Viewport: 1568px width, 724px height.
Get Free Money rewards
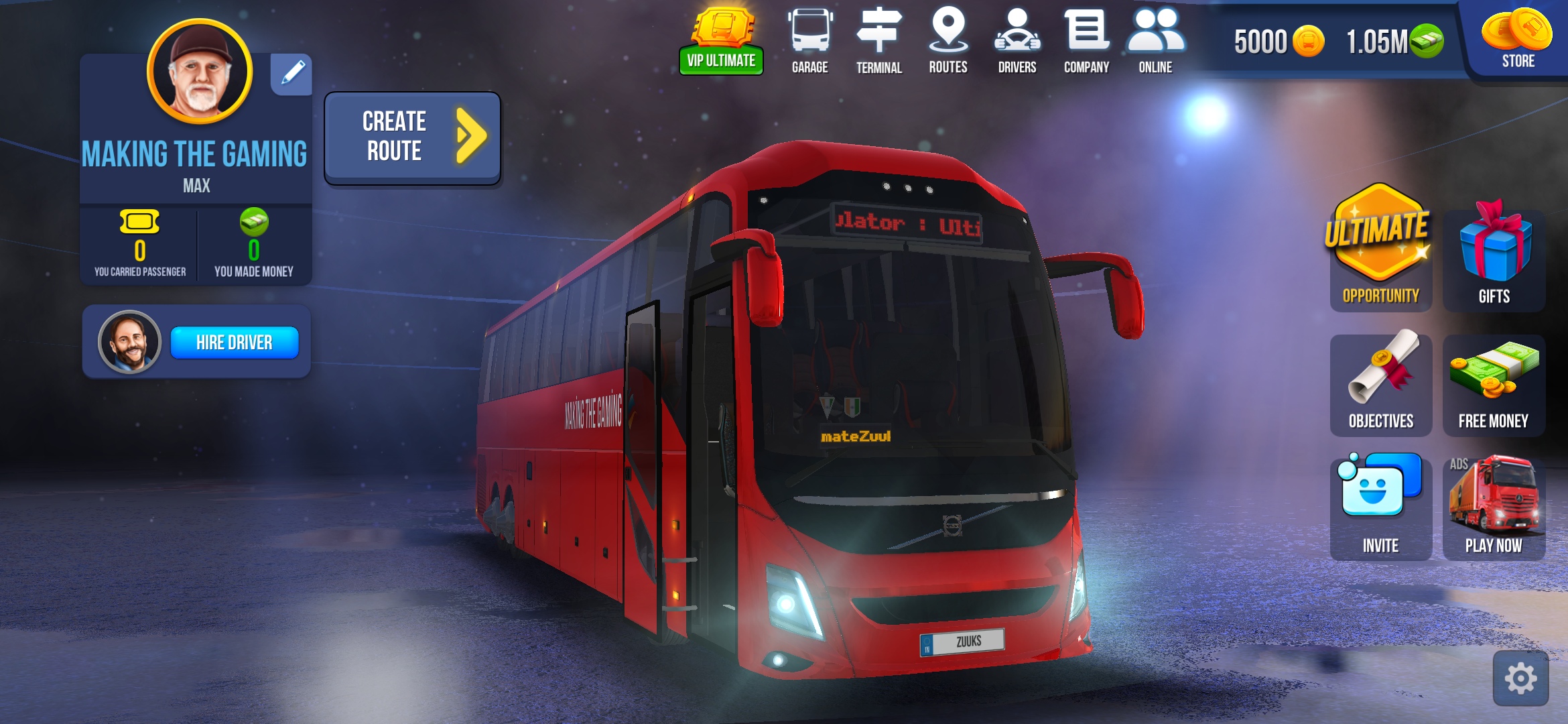tap(1494, 384)
